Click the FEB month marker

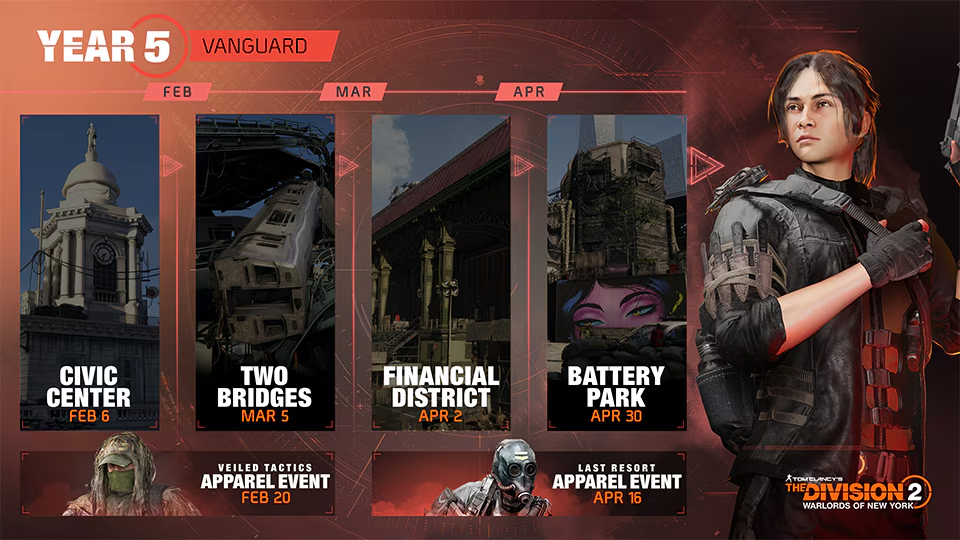coord(177,92)
